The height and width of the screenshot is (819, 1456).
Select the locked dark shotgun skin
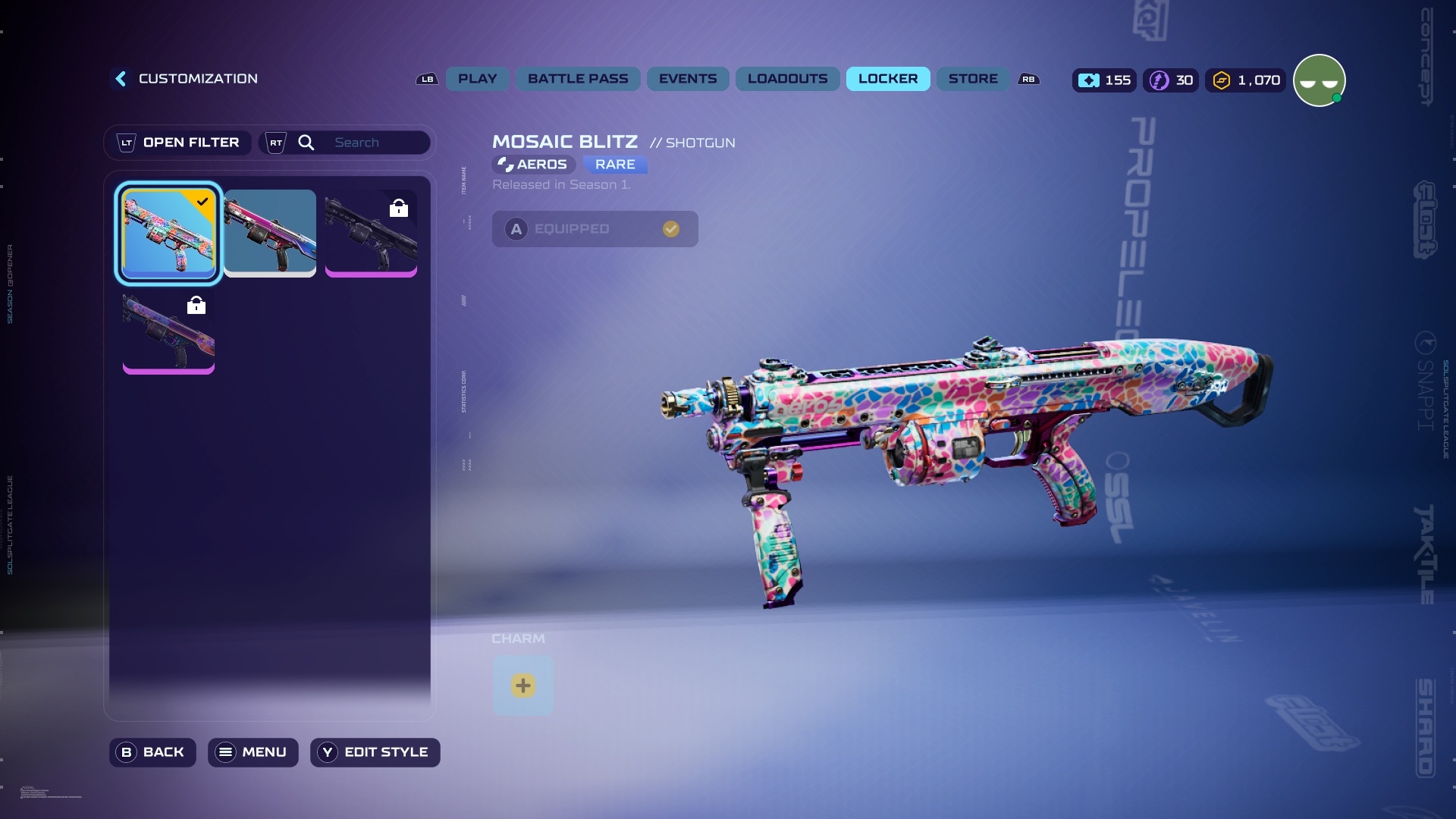click(371, 233)
